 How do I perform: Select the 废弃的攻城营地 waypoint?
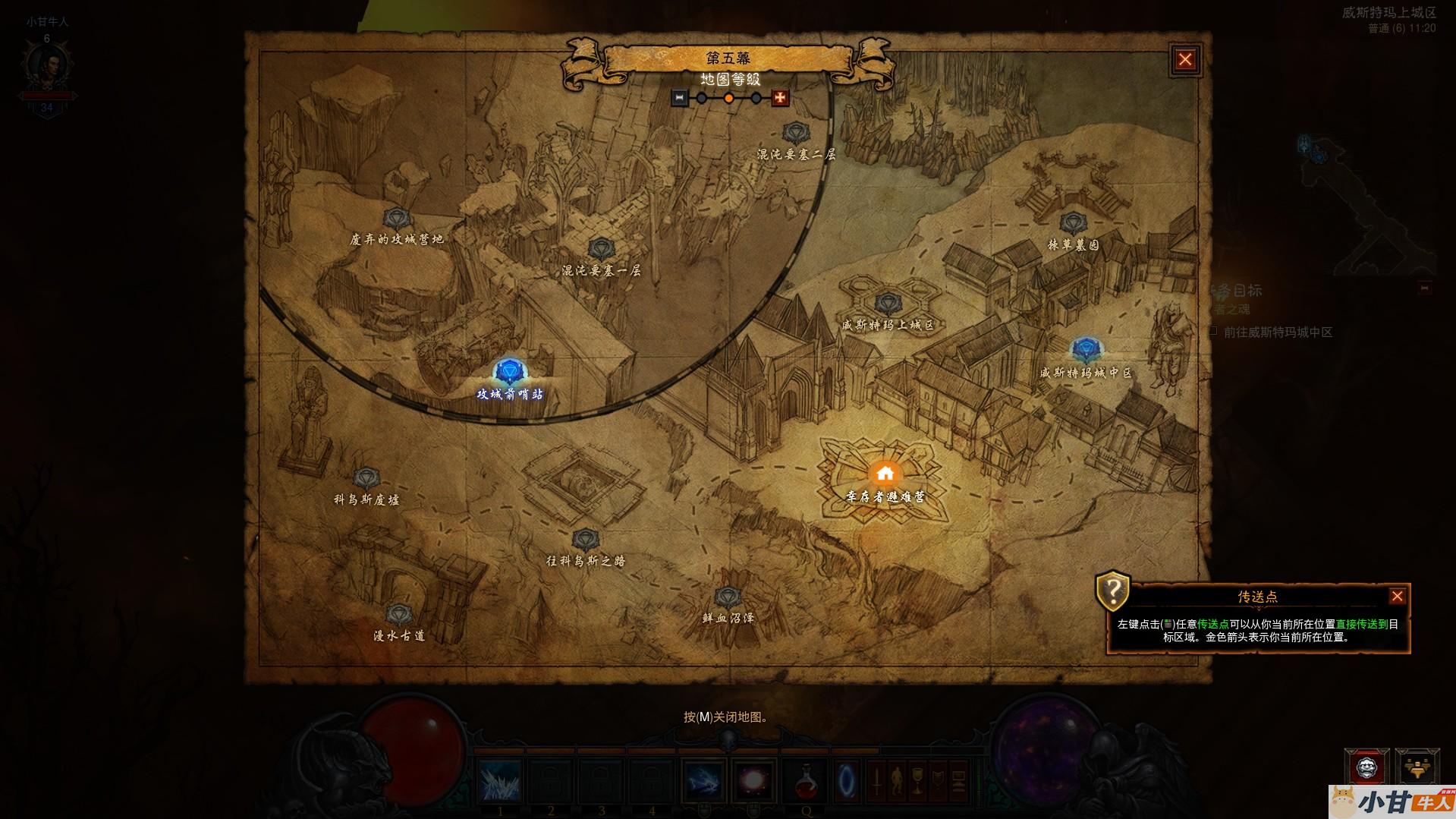click(395, 219)
